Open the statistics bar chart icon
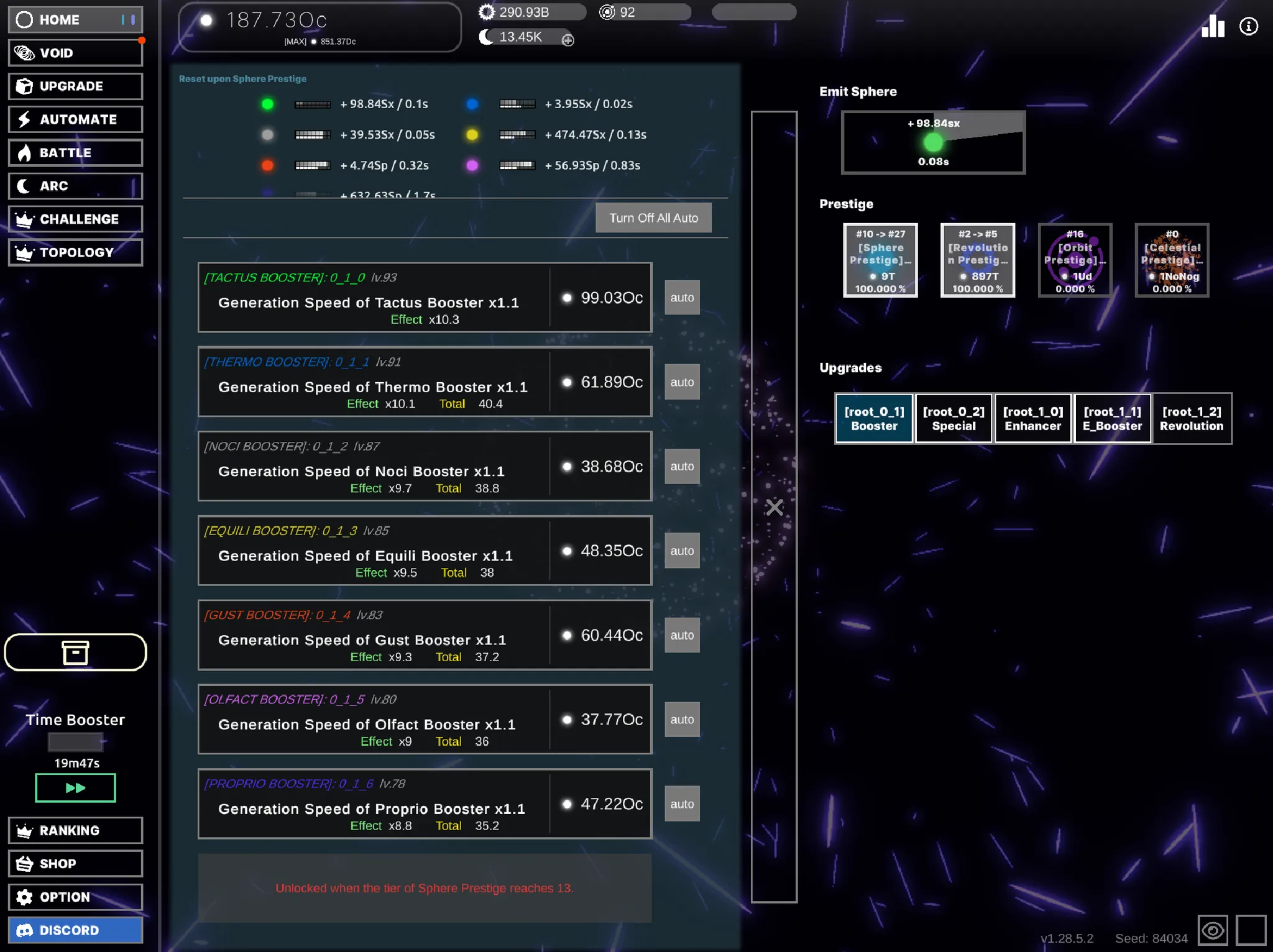Screen dimensions: 1273x952 click(x=1212, y=26)
